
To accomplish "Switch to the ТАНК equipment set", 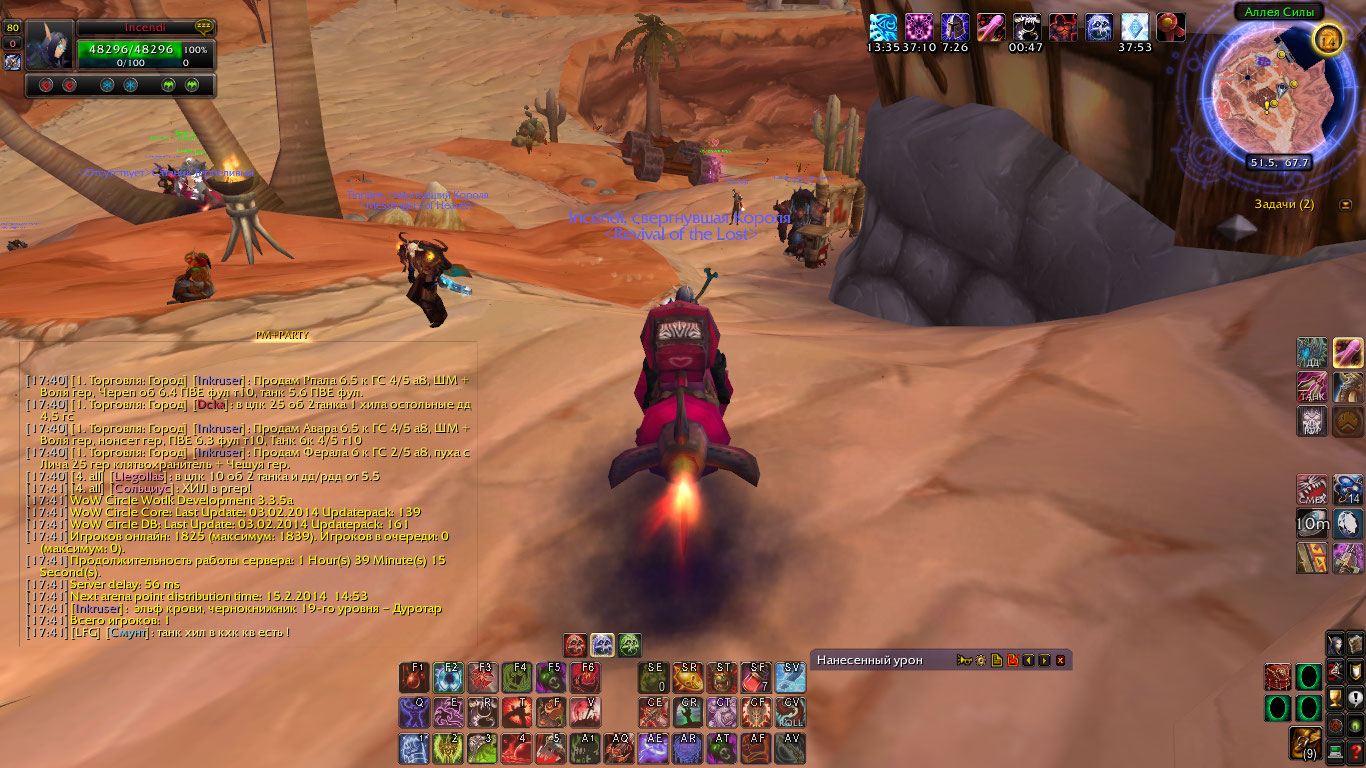I will (1312, 387).
